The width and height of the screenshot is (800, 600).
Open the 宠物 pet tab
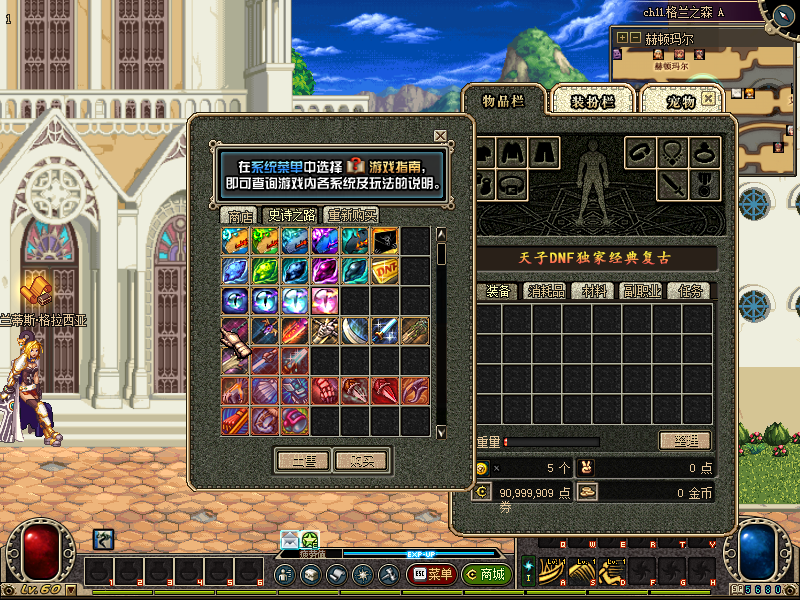(680, 100)
